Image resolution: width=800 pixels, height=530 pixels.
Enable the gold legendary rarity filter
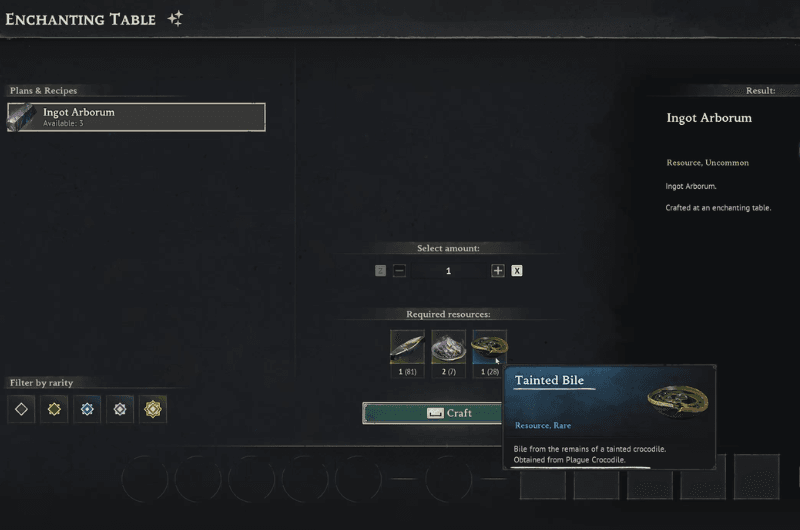[x=153, y=409]
